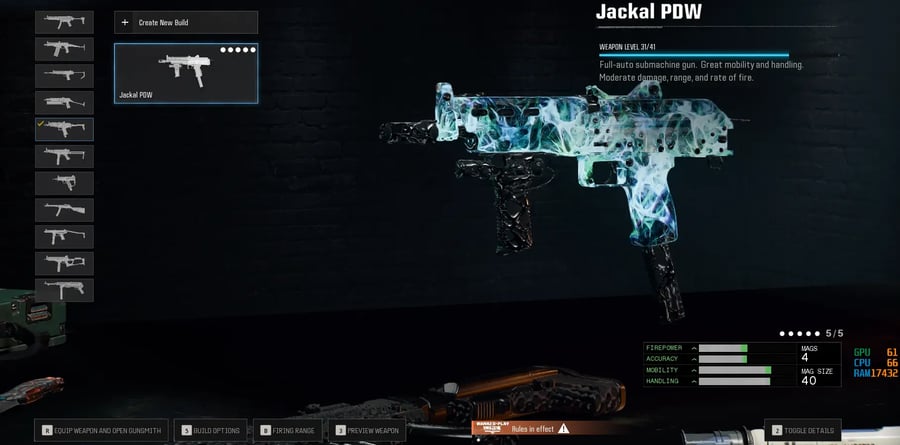Toggle Details for weapon stats
Viewport: 900px width, 445px height.
point(803,430)
